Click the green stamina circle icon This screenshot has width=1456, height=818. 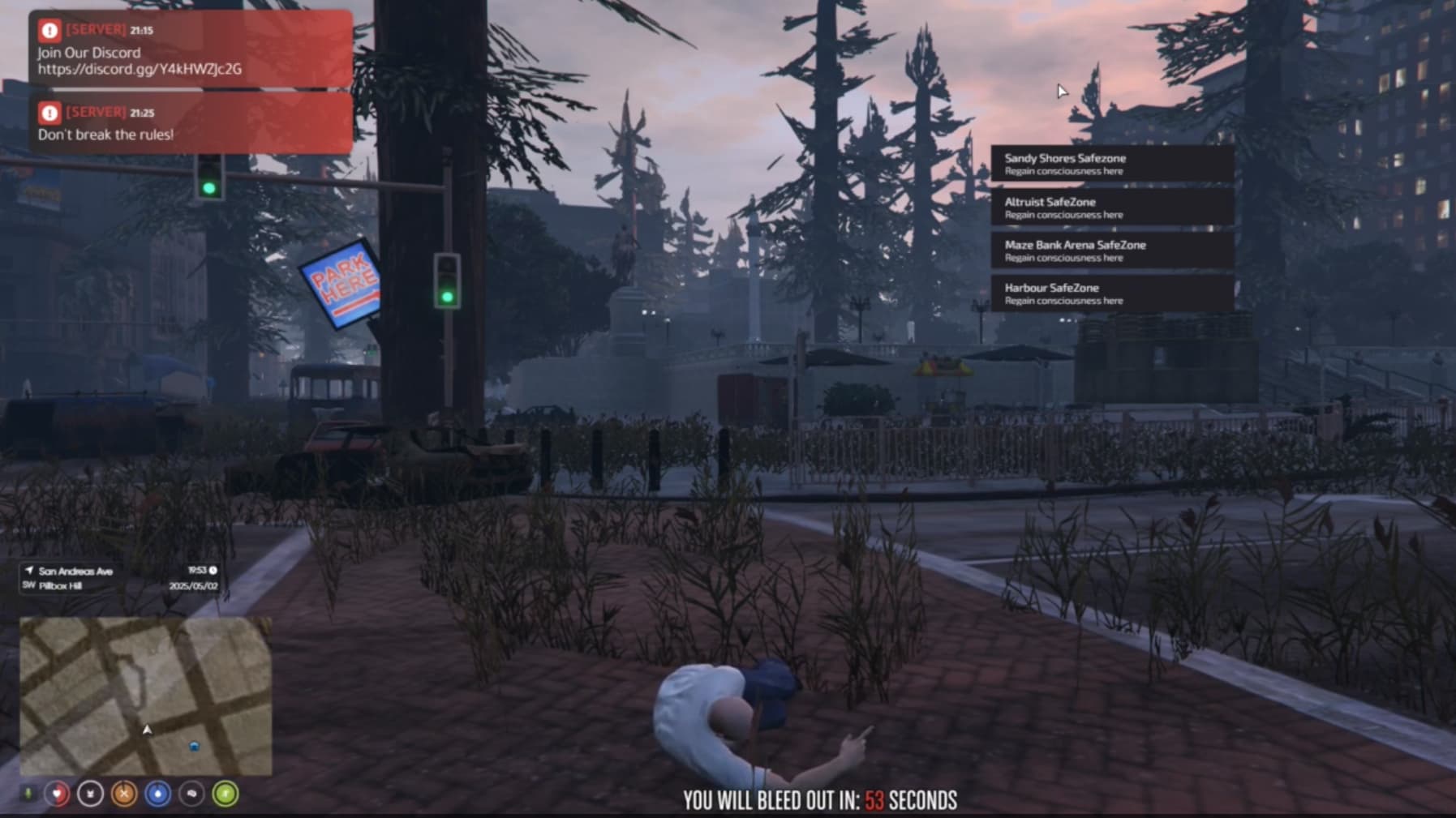(225, 793)
